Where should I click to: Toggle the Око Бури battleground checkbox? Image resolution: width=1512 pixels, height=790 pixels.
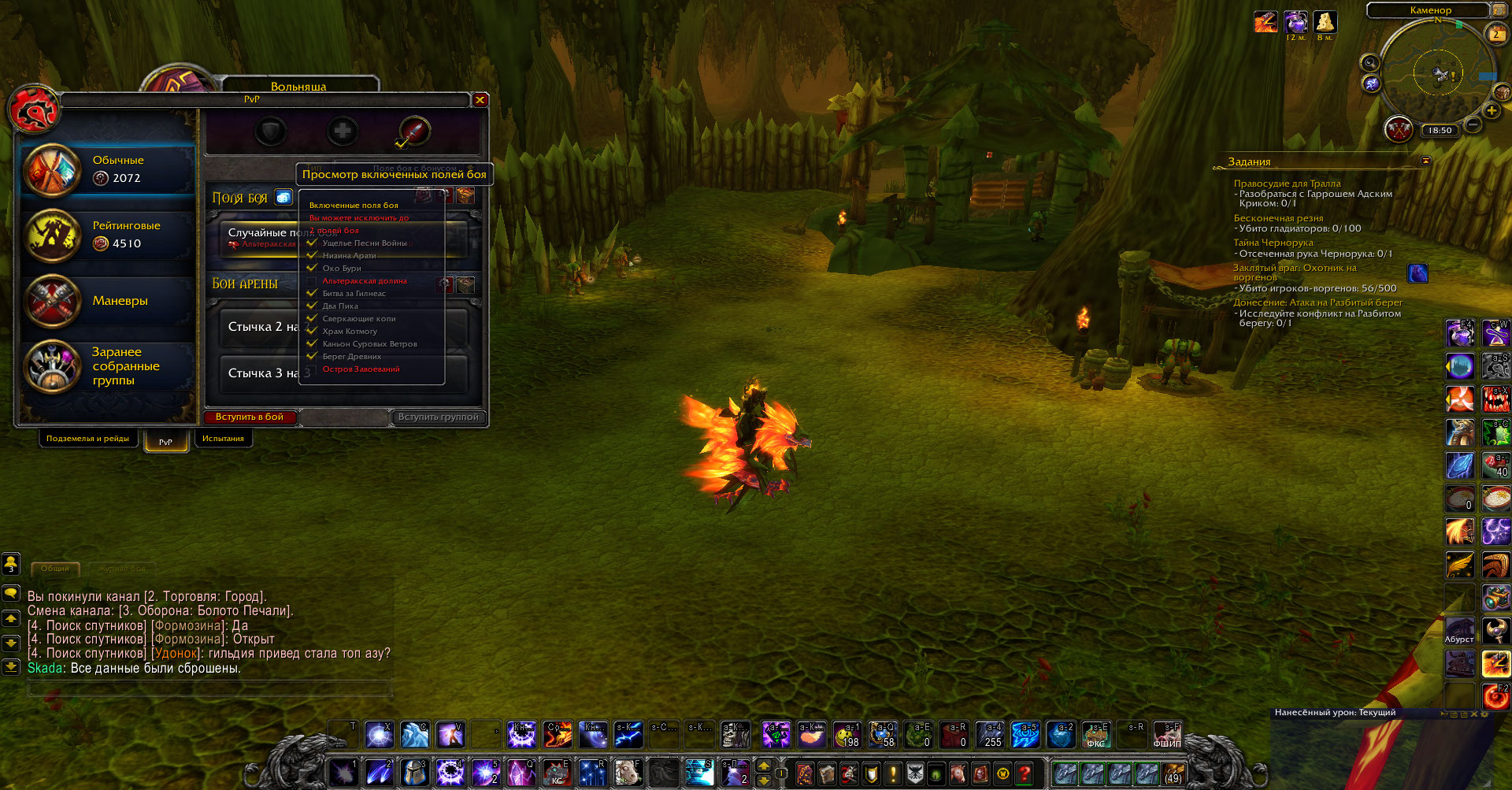click(x=312, y=268)
